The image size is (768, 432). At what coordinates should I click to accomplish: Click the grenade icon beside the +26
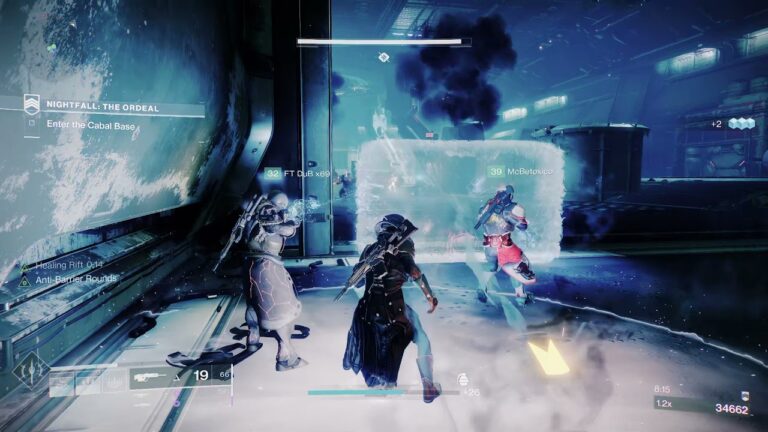click(x=462, y=379)
